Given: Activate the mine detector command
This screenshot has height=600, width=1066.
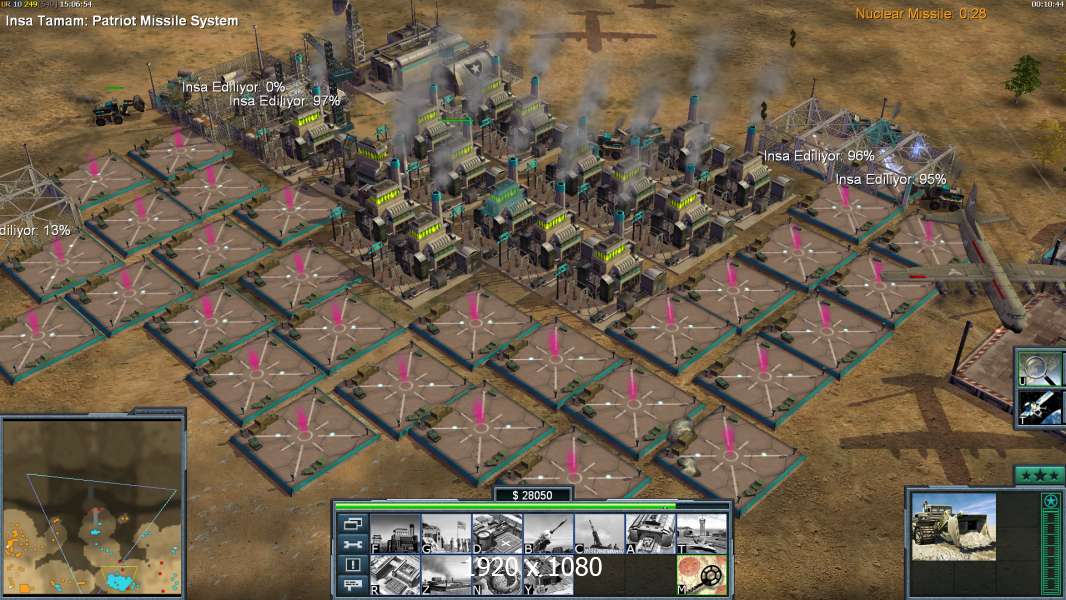Looking at the screenshot, I should (702, 574).
